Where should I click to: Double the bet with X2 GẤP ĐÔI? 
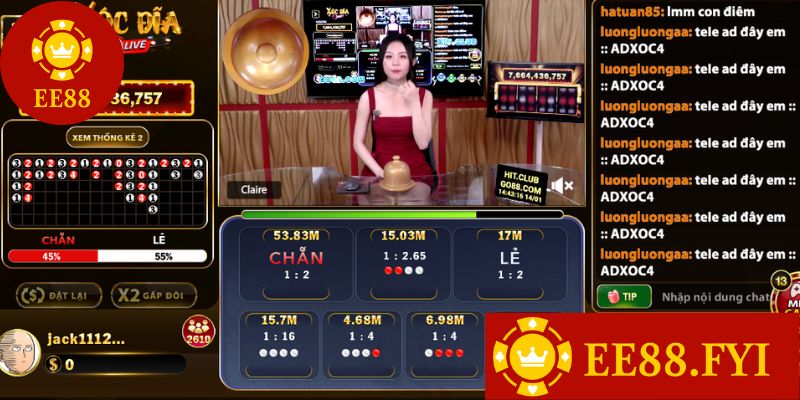[x=153, y=295]
